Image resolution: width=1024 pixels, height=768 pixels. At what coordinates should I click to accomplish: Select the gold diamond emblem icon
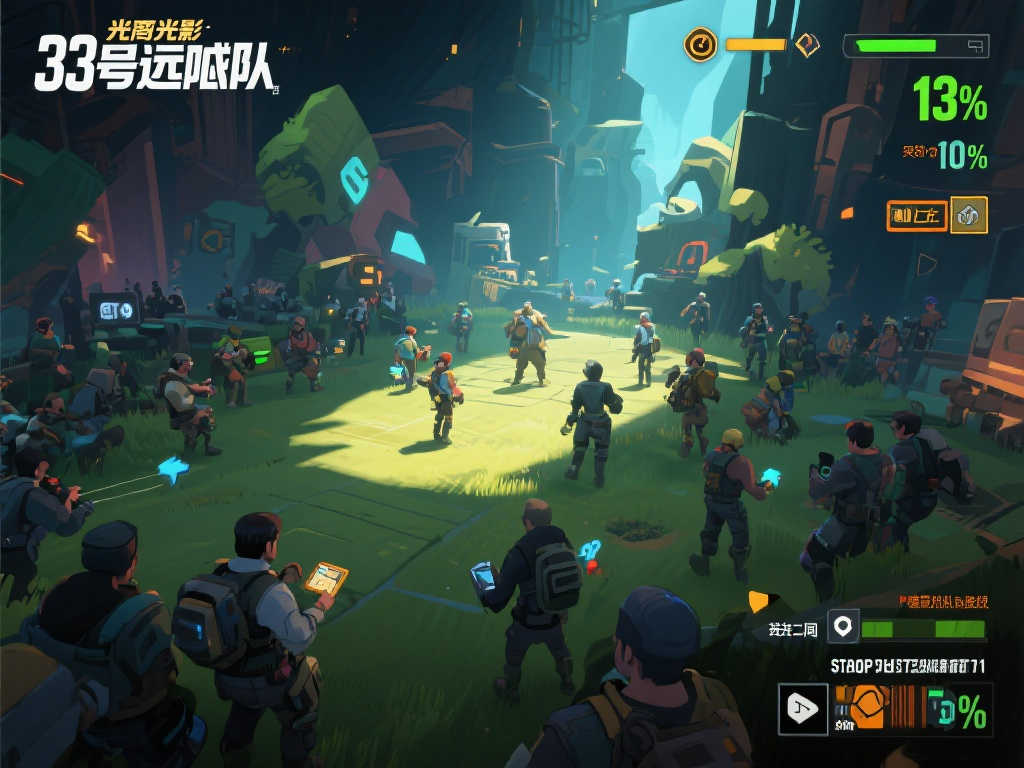point(807,44)
